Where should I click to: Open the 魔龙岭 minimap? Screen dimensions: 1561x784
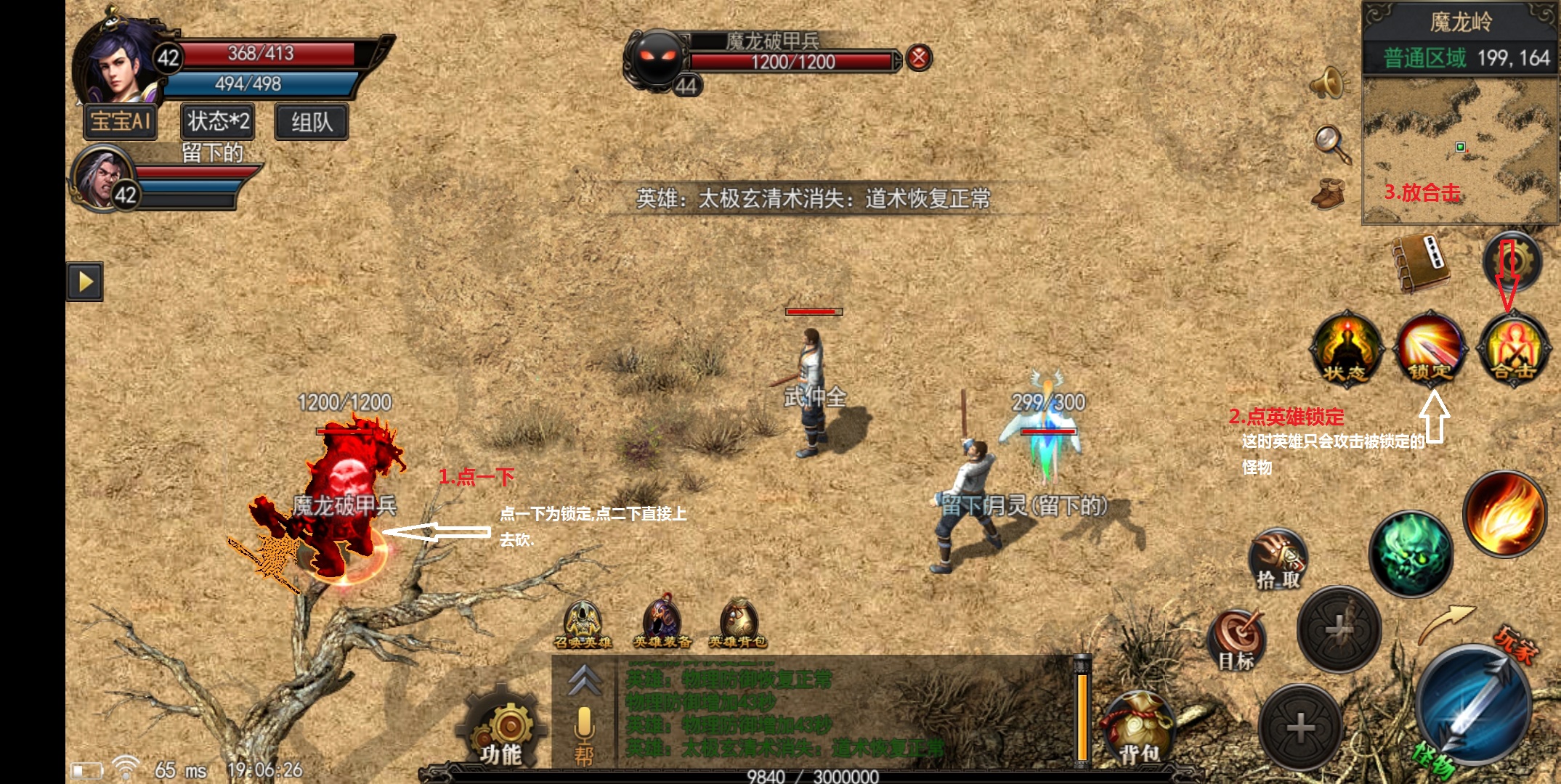[1460, 150]
